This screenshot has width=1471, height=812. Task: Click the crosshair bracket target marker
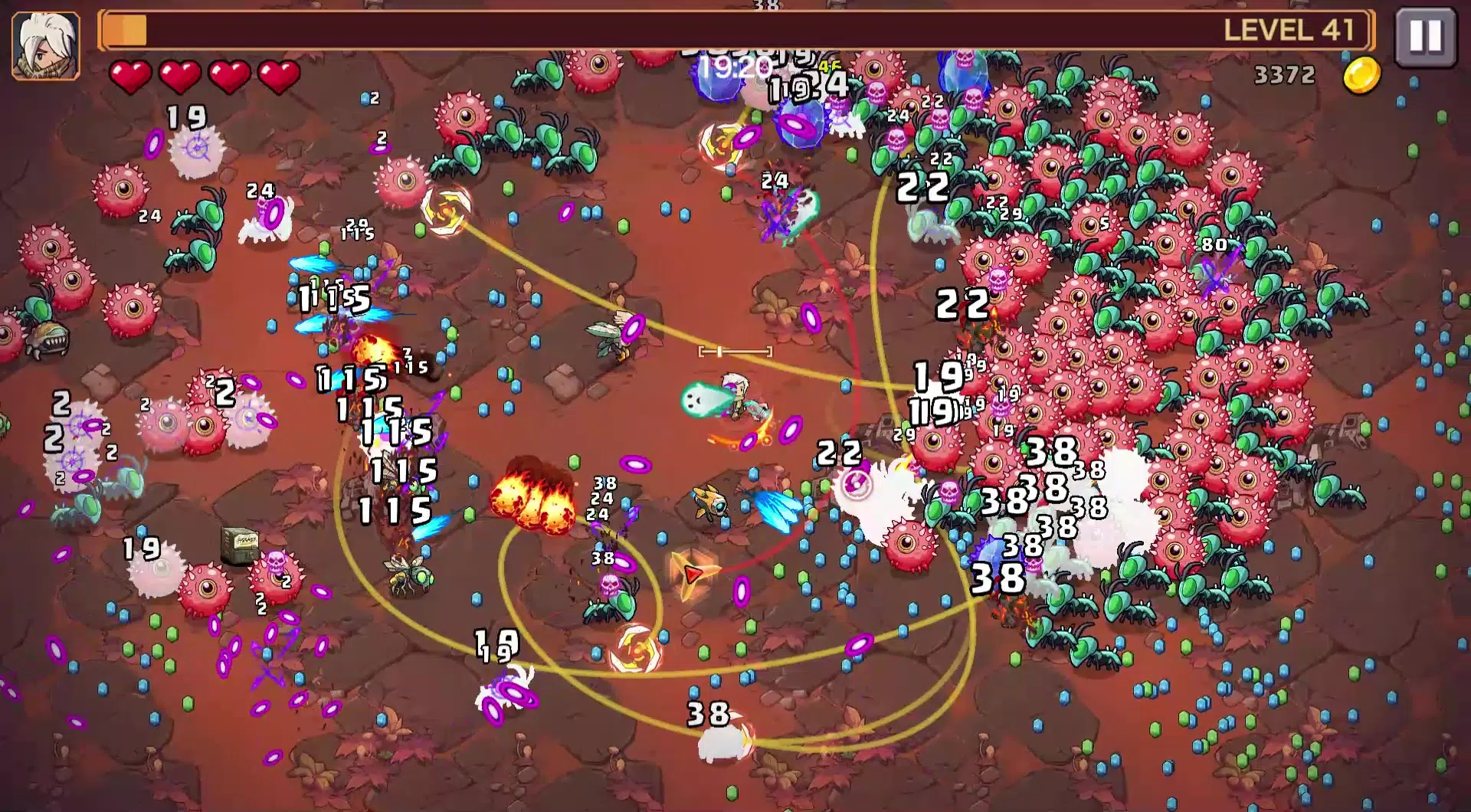pyautogui.click(x=734, y=351)
